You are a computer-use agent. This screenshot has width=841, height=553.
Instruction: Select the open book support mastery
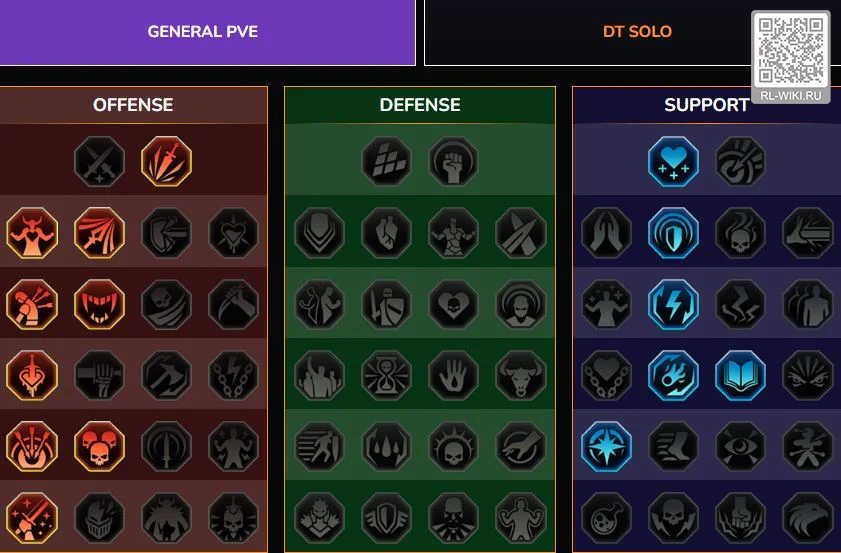coord(741,375)
